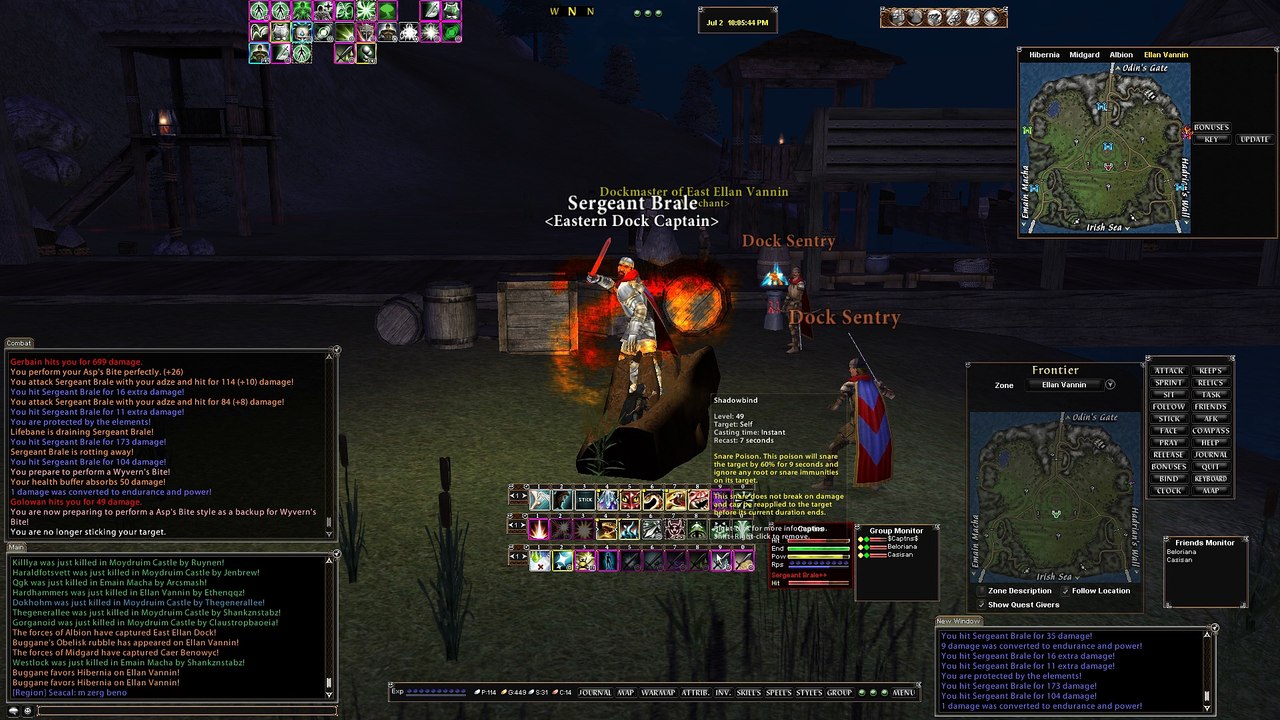Activate the Sprint command button
This screenshot has height=720, width=1280.
[x=1168, y=383]
